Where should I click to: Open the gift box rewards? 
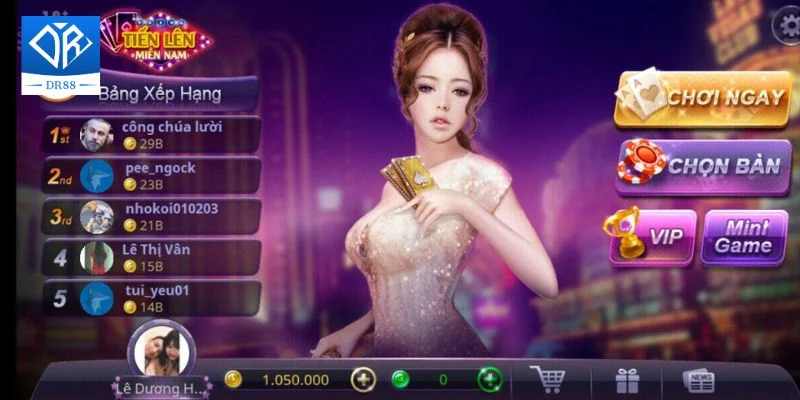click(627, 380)
